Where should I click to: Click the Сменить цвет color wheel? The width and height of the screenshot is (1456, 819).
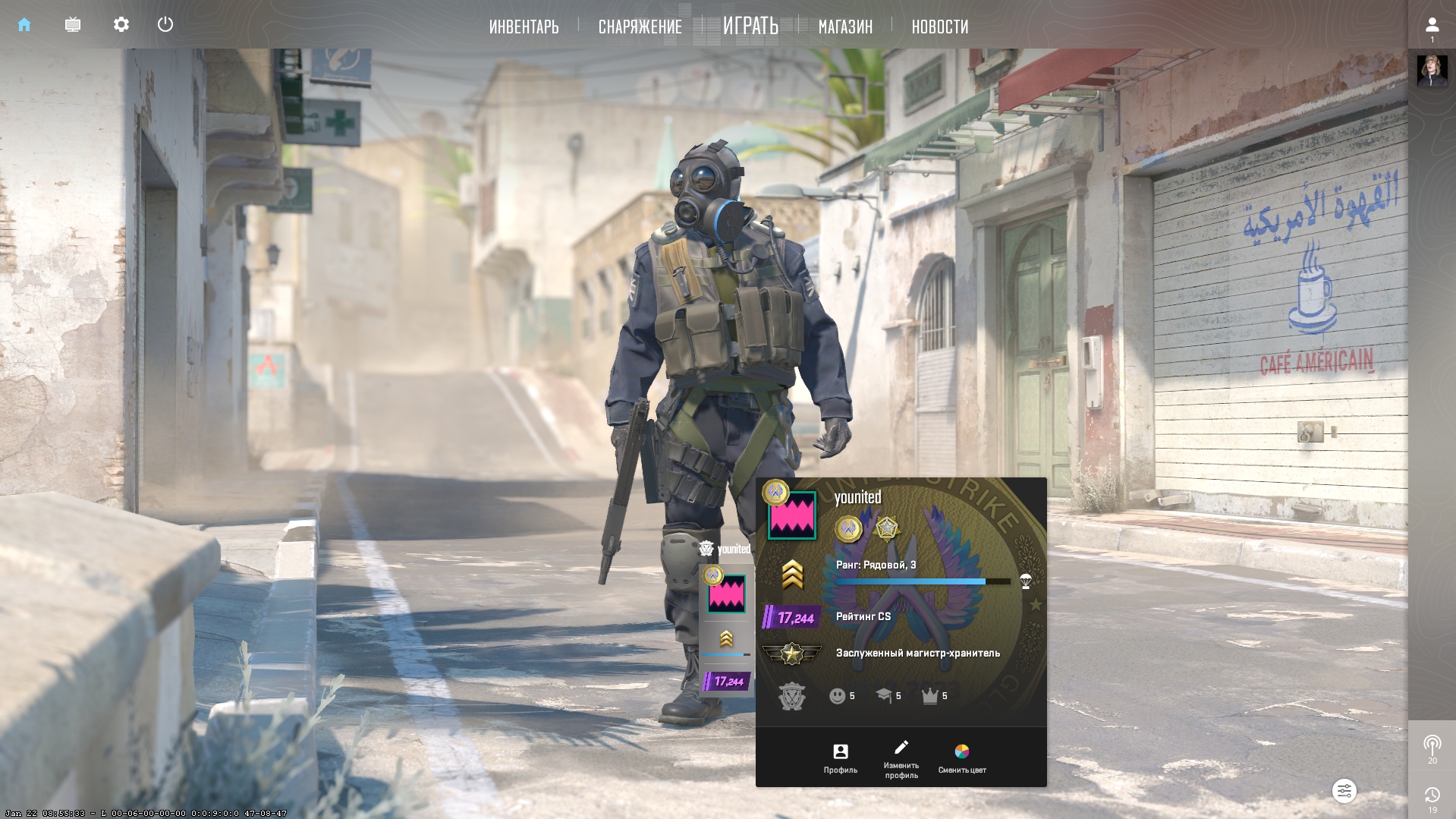click(961, 758)
